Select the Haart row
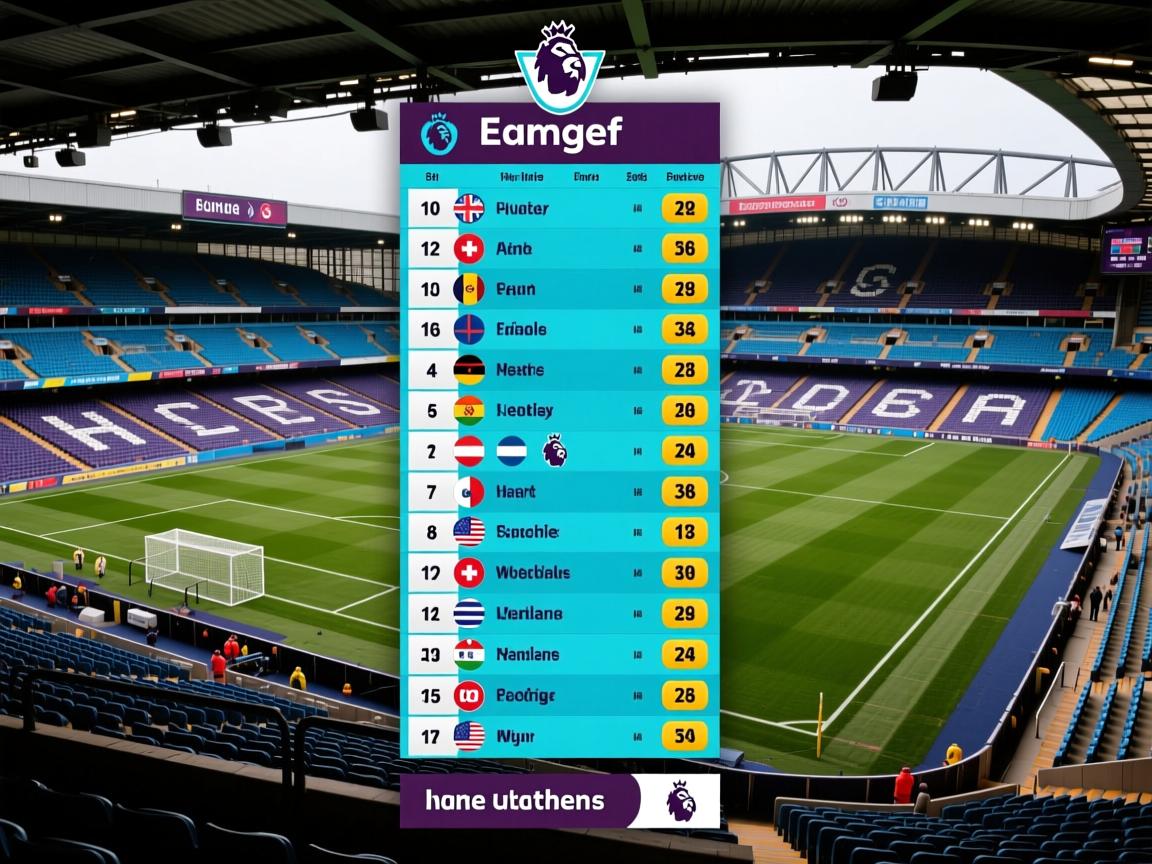This screenshot has width=1152, height=864. 560,492
